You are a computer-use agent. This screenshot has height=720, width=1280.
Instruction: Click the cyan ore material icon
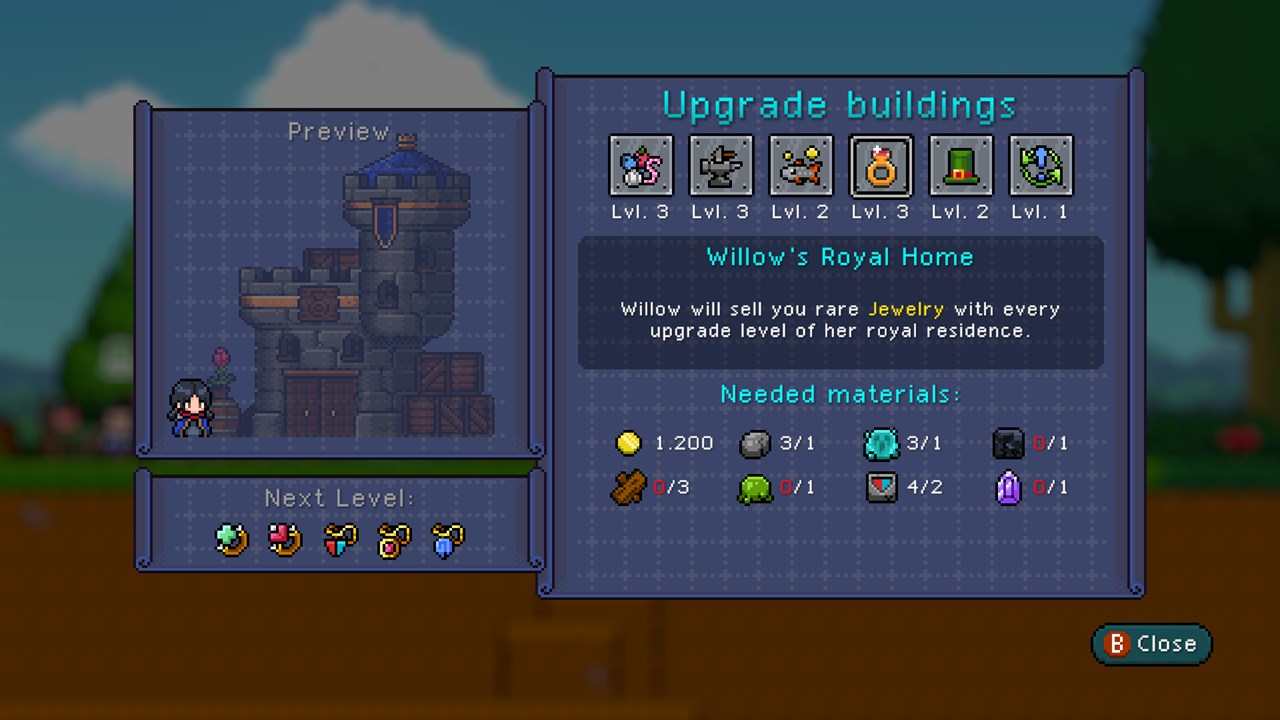[x=881, y=444]
